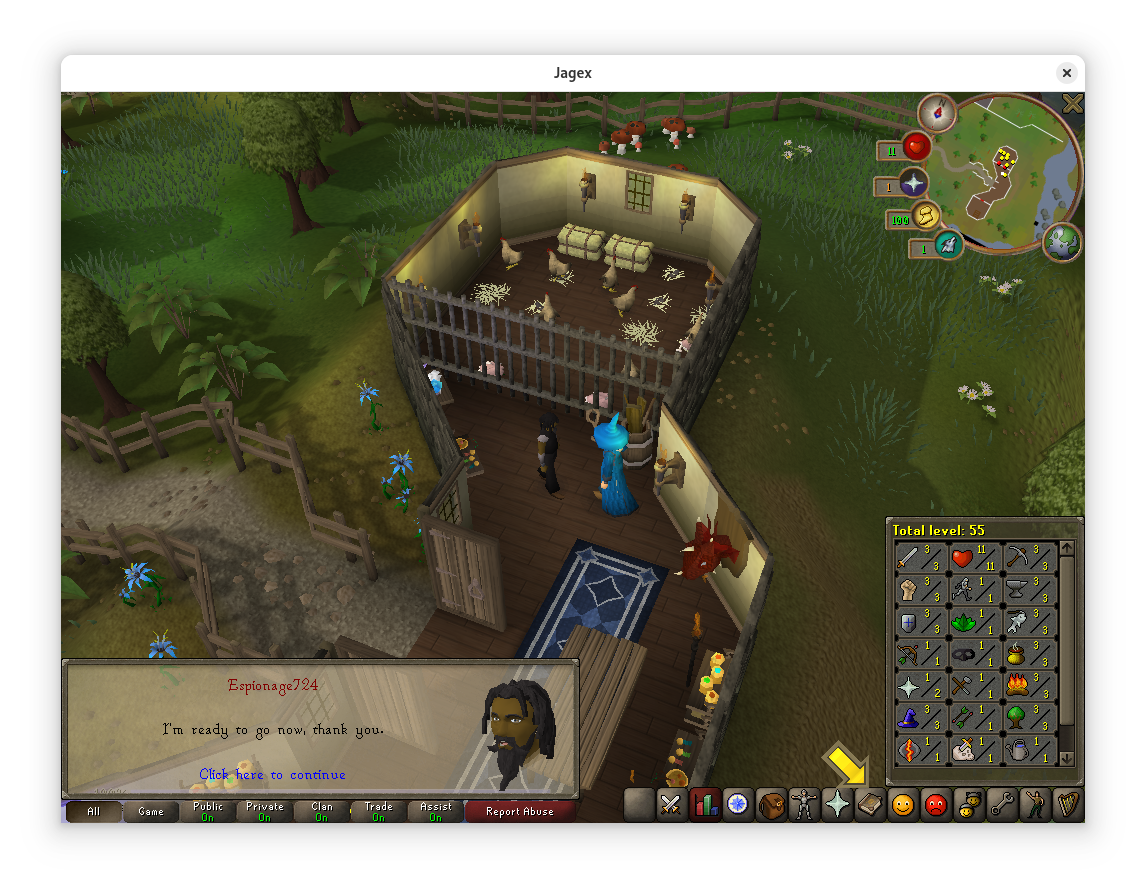Activate quick prayers with the prayer orb
The width and height of the screenshot is (1146, 890).
click(913, 182)
